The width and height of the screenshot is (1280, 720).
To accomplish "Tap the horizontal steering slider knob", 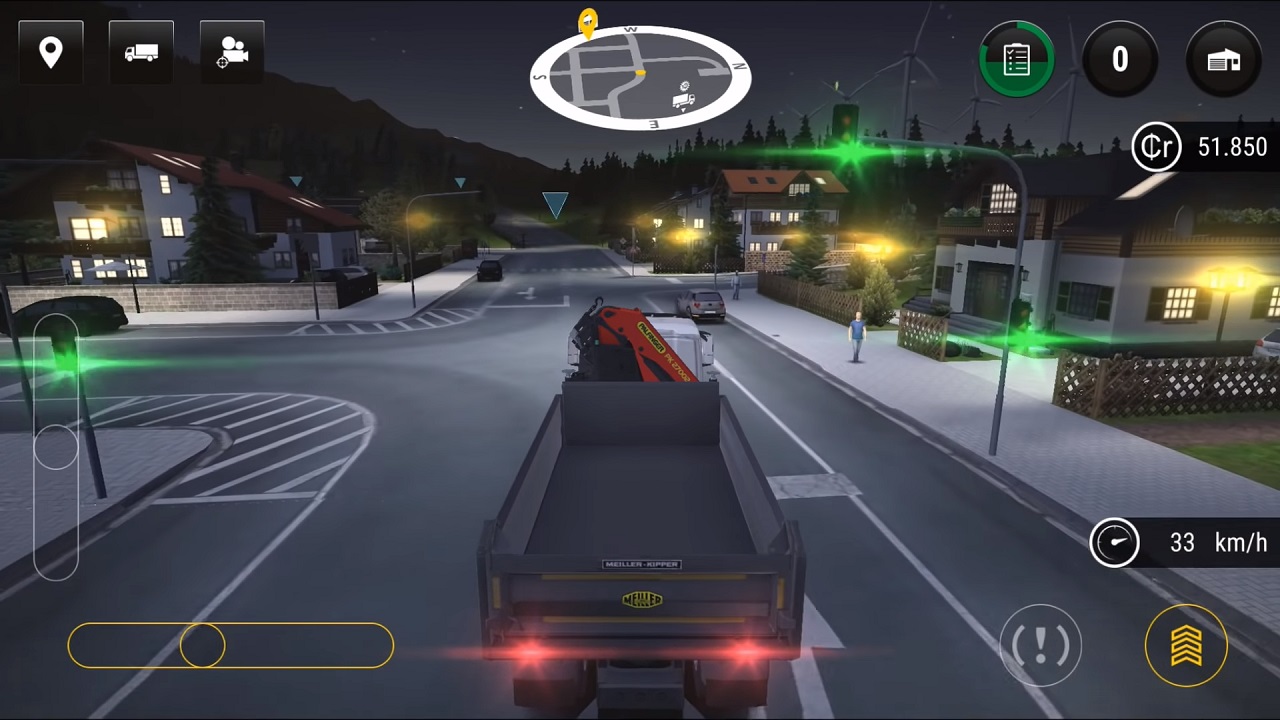I will tap(202, 646).
